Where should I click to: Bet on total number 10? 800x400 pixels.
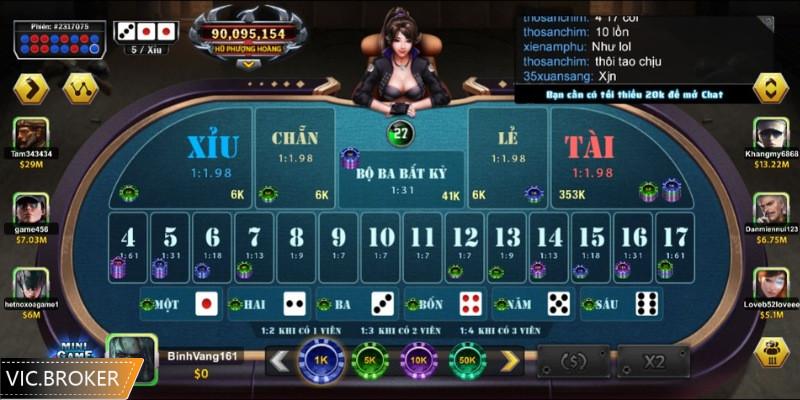tap(381, 242)
